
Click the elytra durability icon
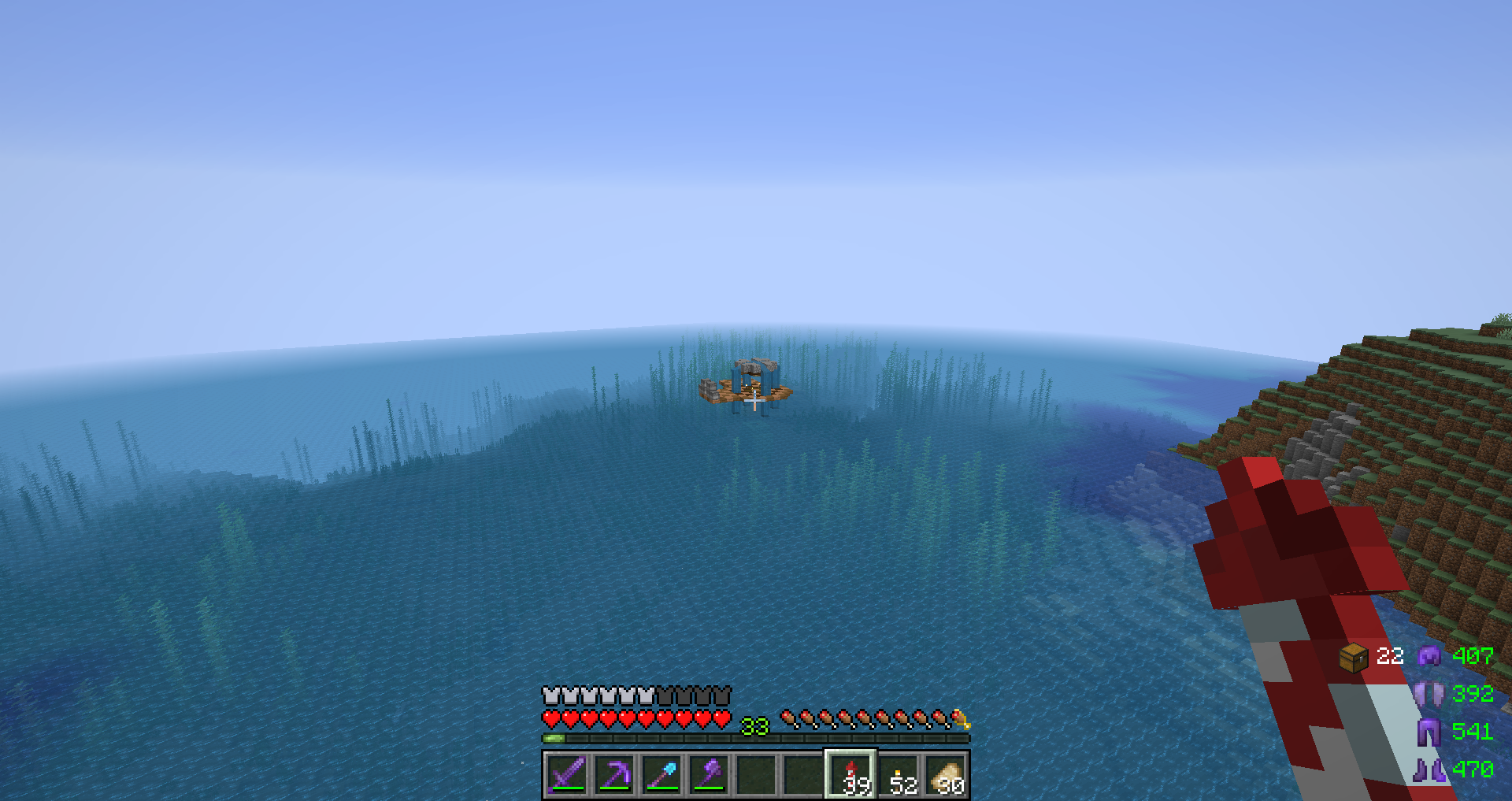pyautogui.click(x=1429, y=694)
